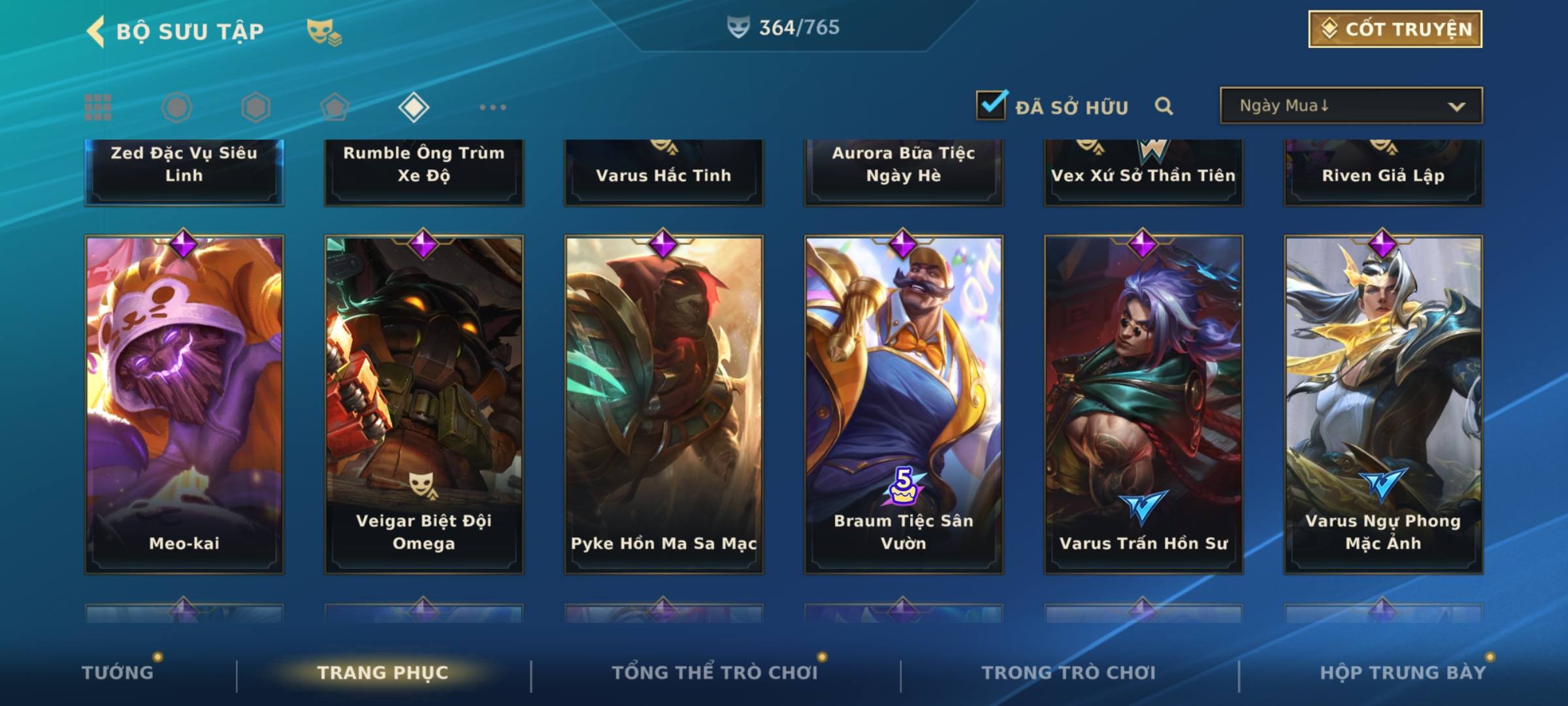Toggle the Đã Sở Hữu checkbox

pyautogui.click(x=991, y=105)
